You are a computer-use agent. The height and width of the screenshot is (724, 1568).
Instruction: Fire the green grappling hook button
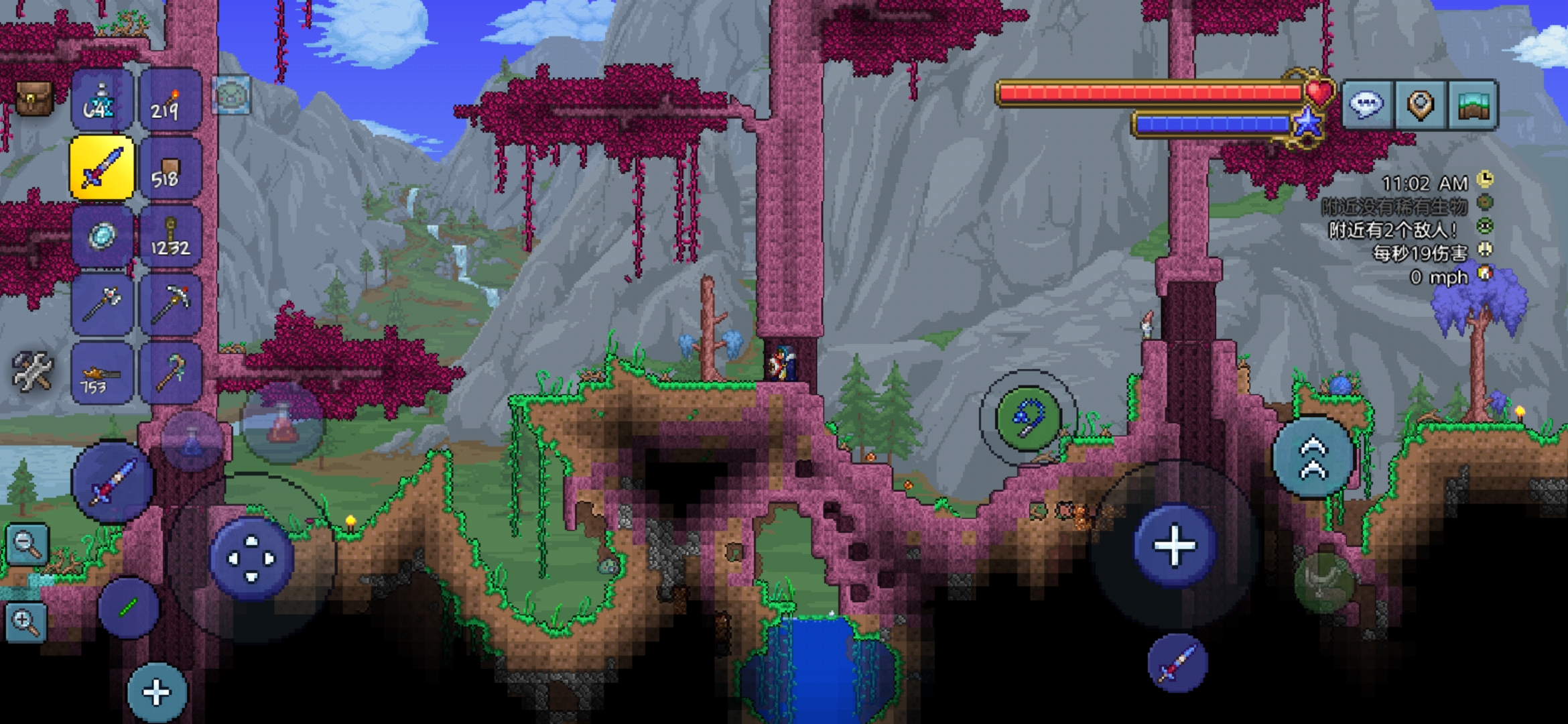[x=1028, y=418]
